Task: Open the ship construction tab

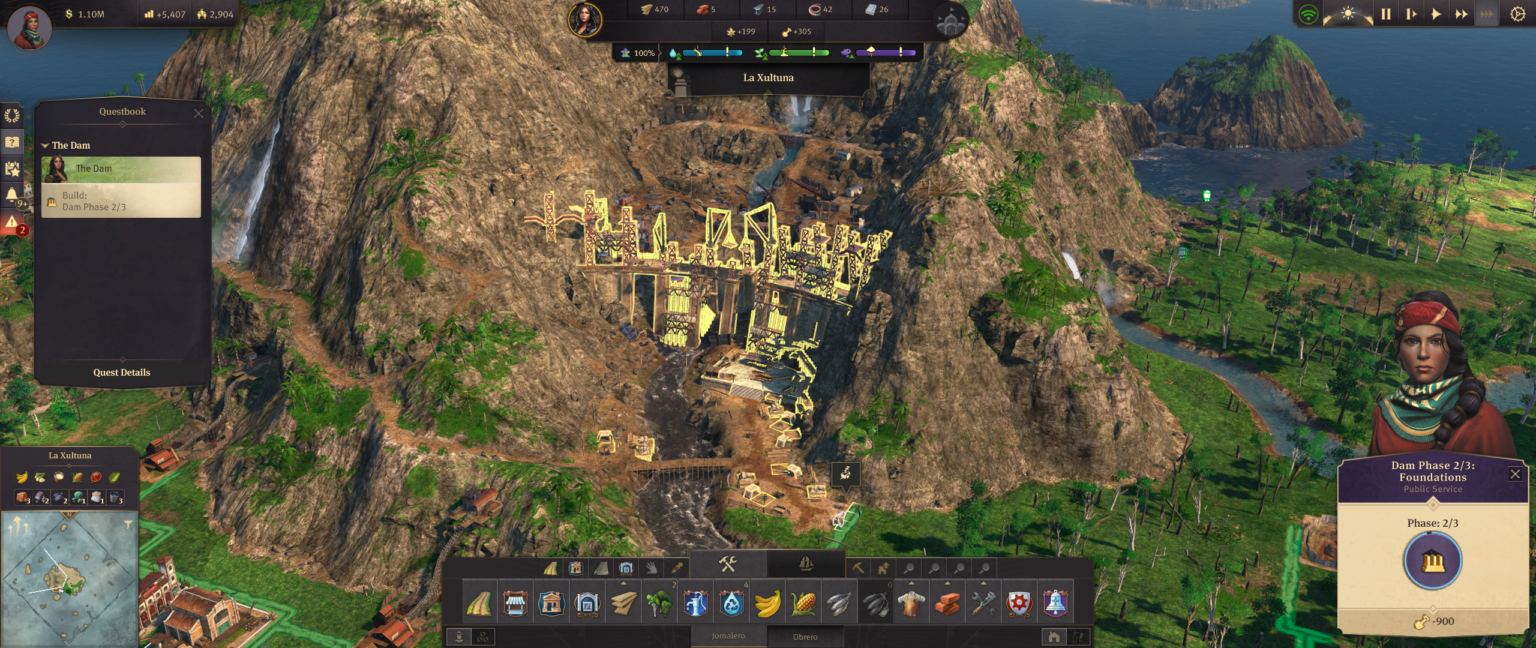Action: pos(806,564)
